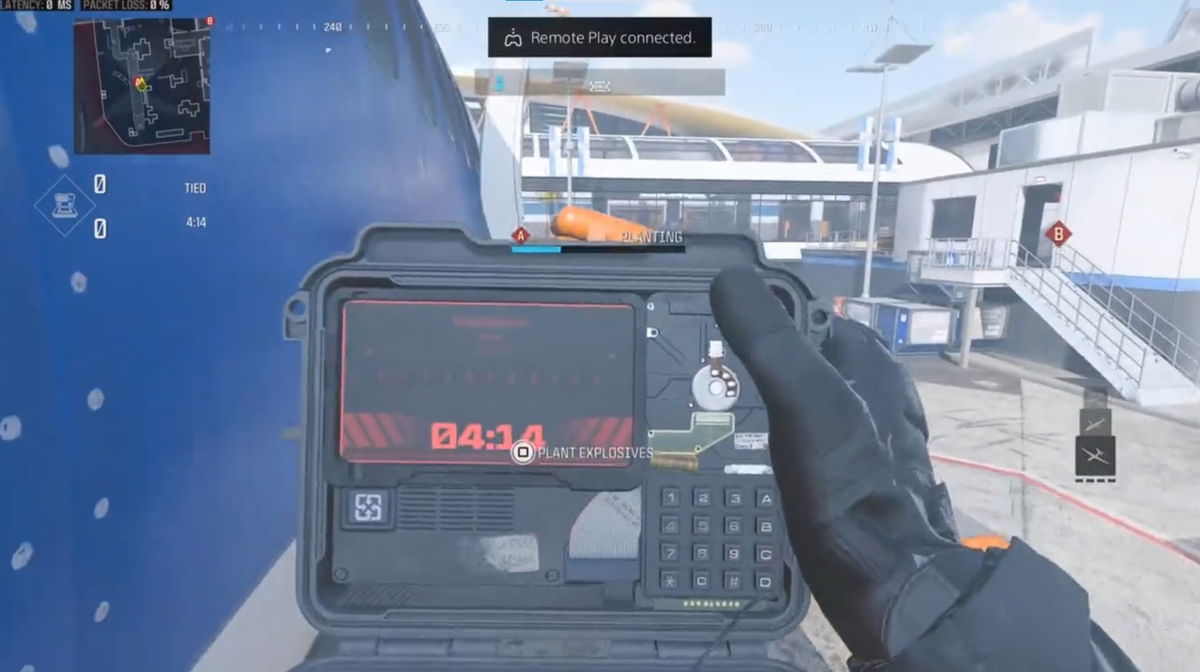
Task: Dismiss the Remote Play connected notification
Action: [599, 38]
